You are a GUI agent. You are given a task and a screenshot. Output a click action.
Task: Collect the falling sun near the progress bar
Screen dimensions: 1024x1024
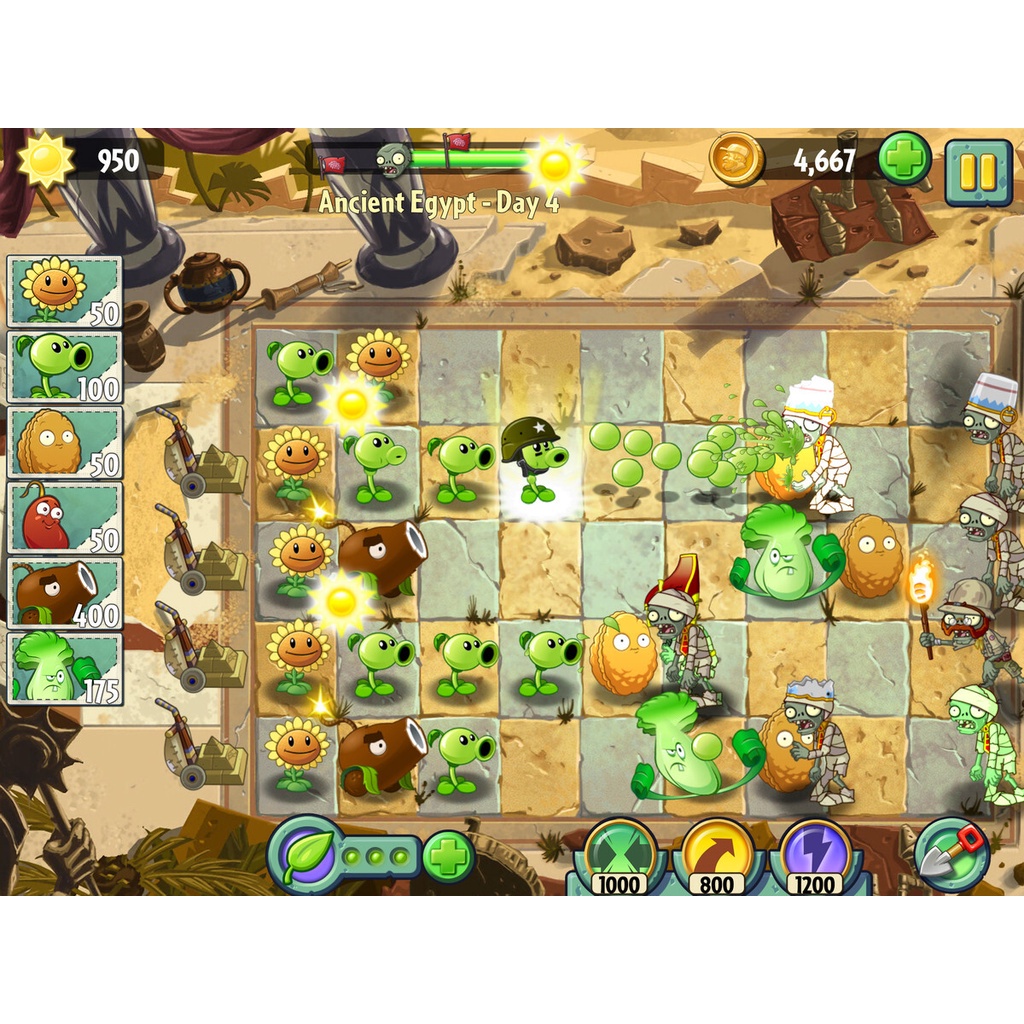pyautogui.click(x=555, y=165)
